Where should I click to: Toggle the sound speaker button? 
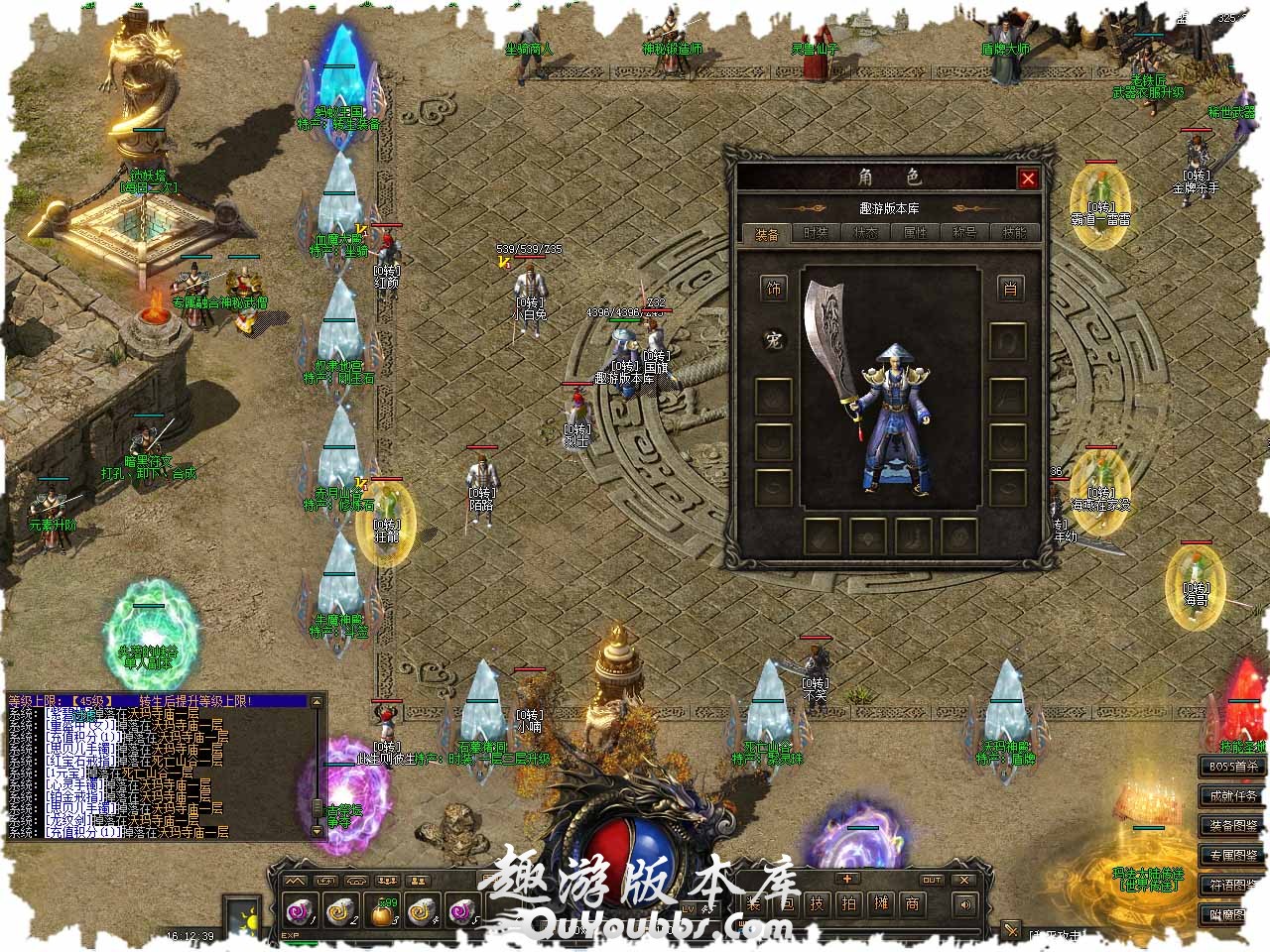(x=963, y=903)
